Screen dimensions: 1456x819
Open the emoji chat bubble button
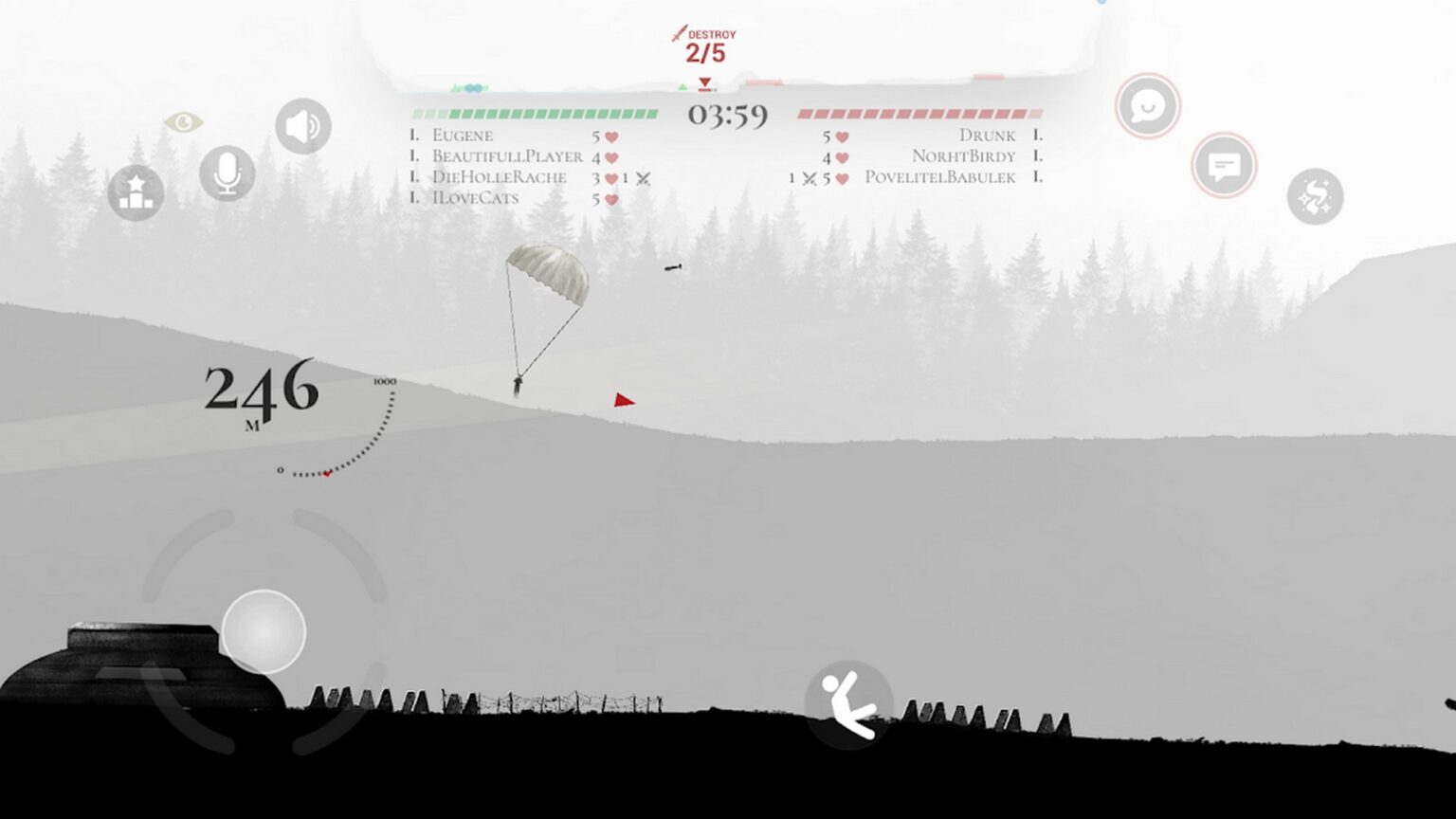(x=1147, y=106)
